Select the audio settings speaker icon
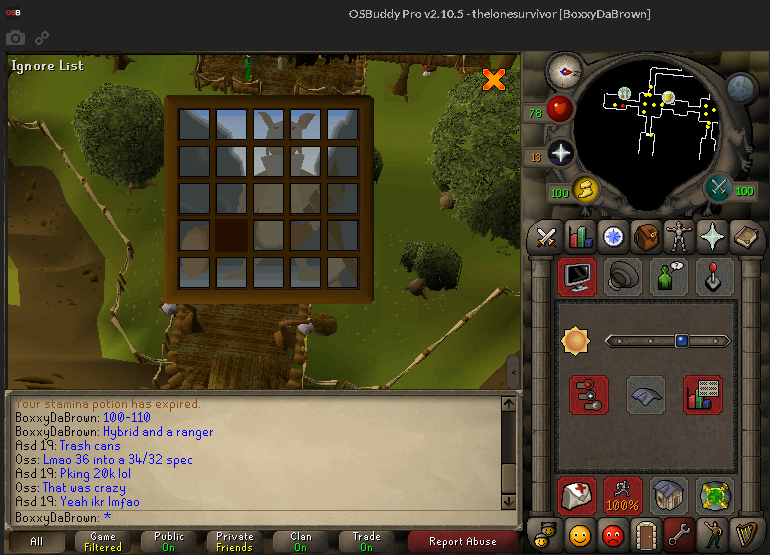 624,277
